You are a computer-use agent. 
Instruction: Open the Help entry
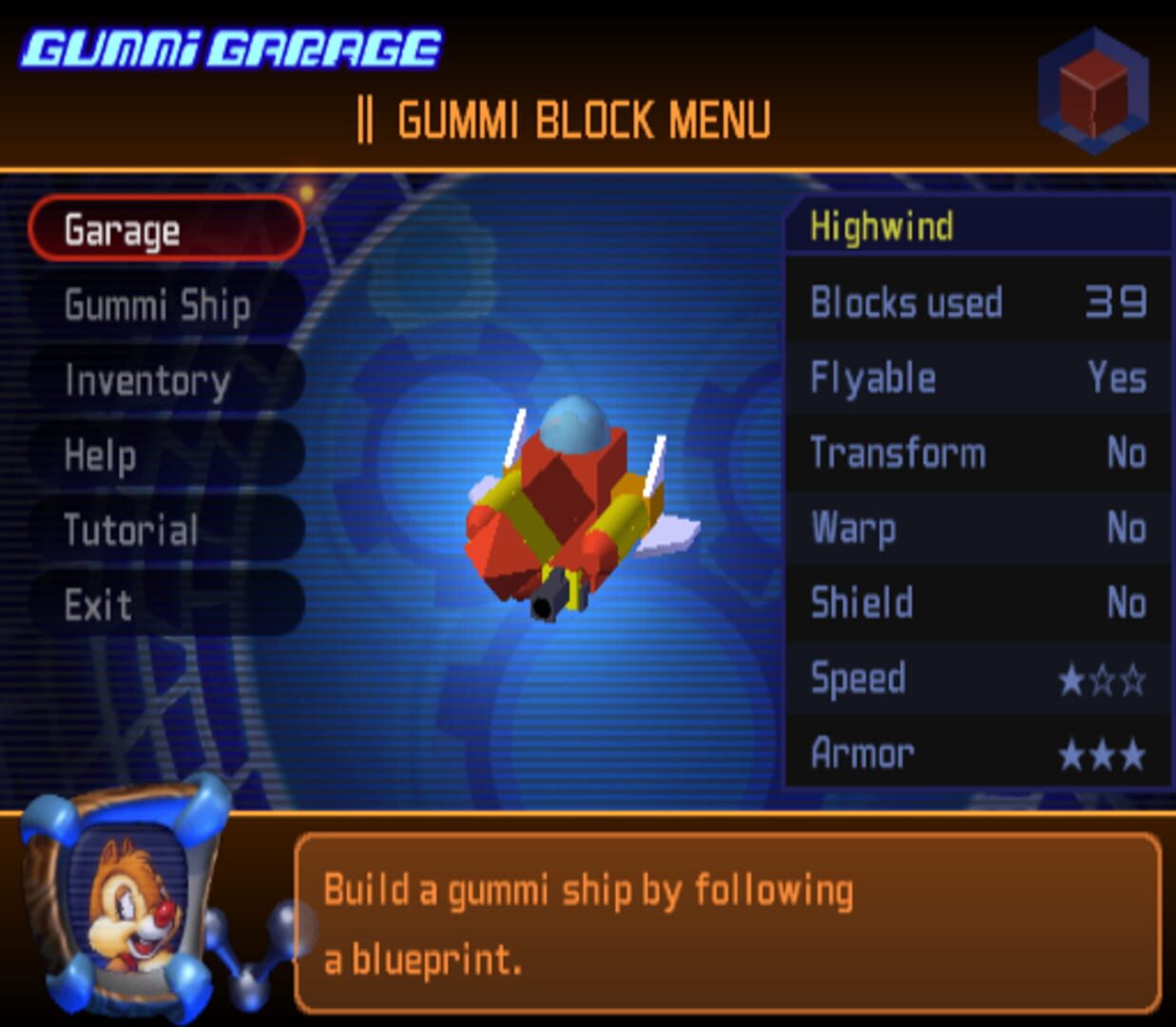tap(165, 455)
